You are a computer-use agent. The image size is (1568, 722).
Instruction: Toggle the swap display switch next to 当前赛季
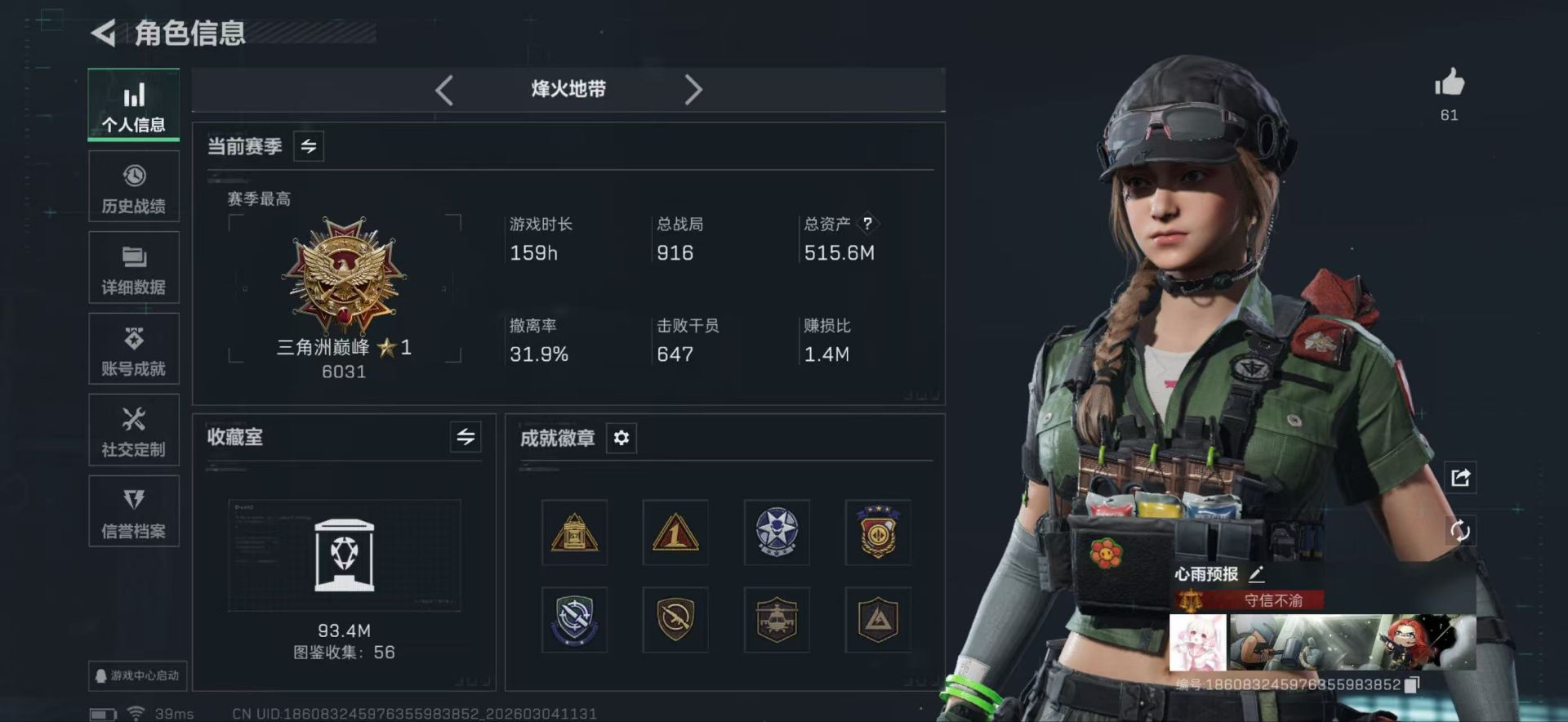pos(308,146)
